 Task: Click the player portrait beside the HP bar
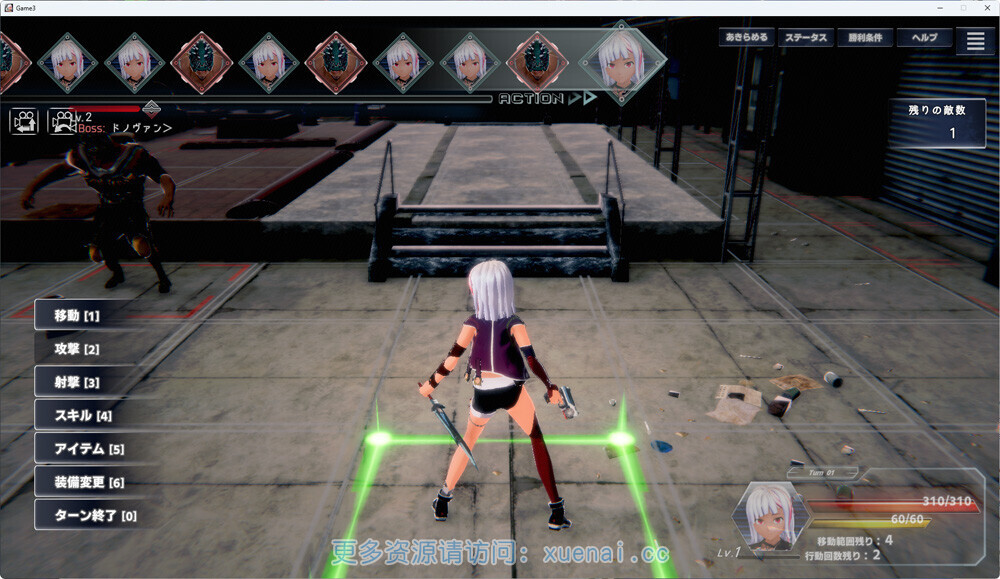pyautogui.click(x=771, y=516)
